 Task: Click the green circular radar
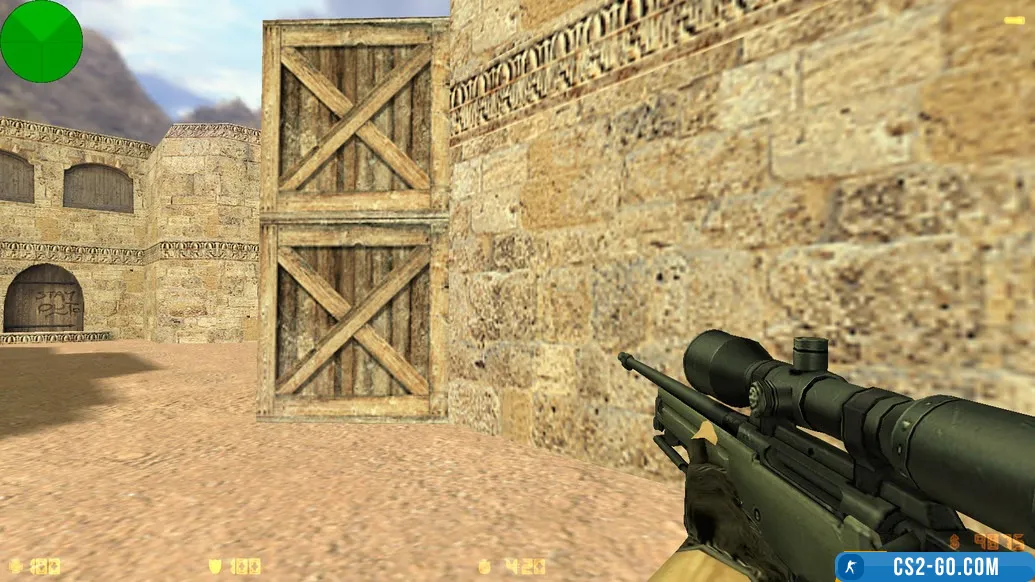point(41,41)
